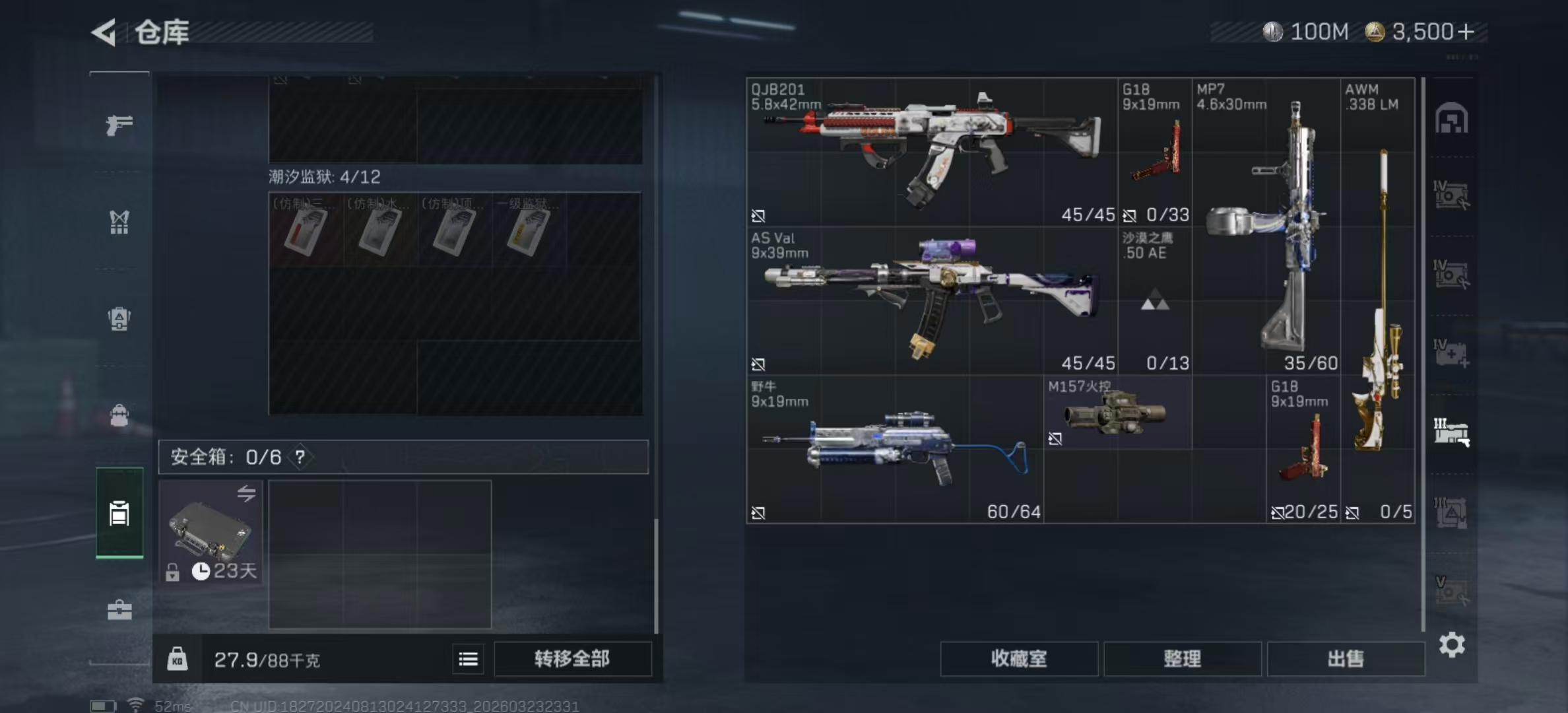
Task: Select the M157火控 scope item
Action: 1117,413
